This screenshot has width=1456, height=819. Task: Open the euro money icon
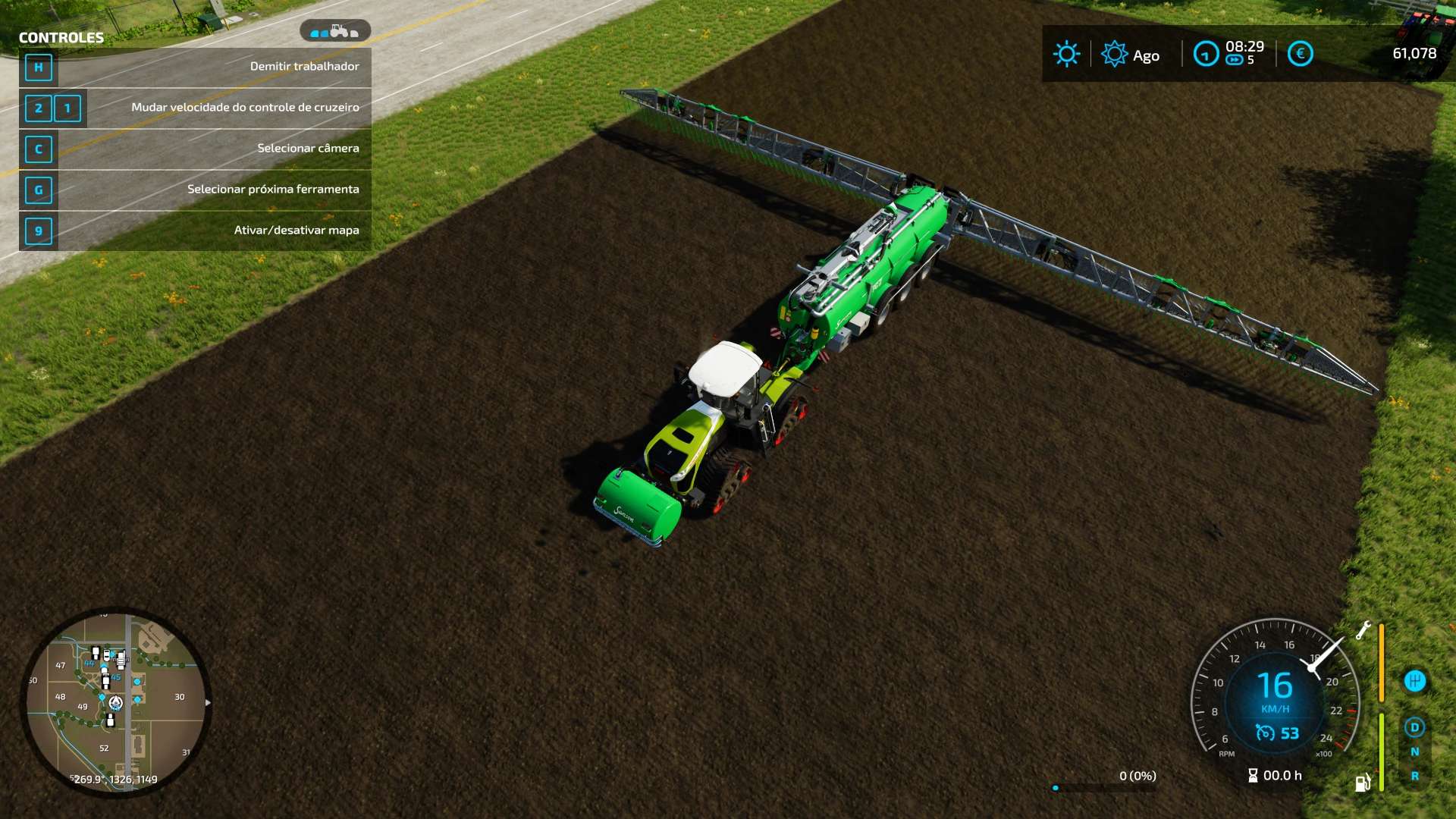(1300, 54)
